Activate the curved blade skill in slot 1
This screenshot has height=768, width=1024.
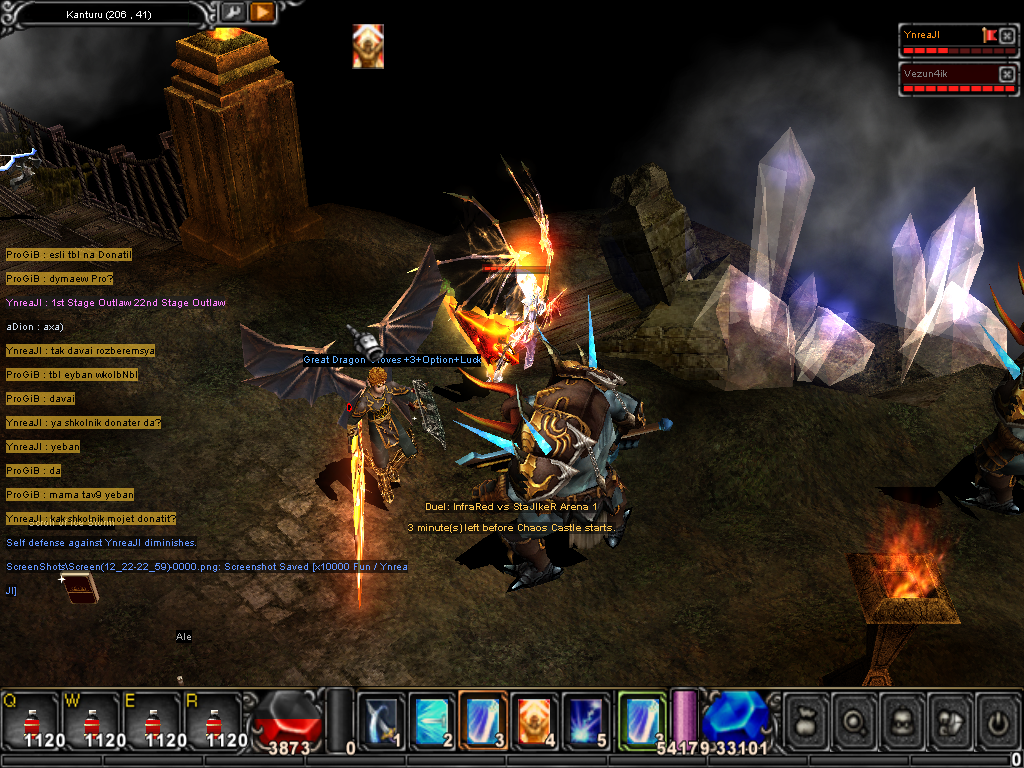(x=381, y=719)
